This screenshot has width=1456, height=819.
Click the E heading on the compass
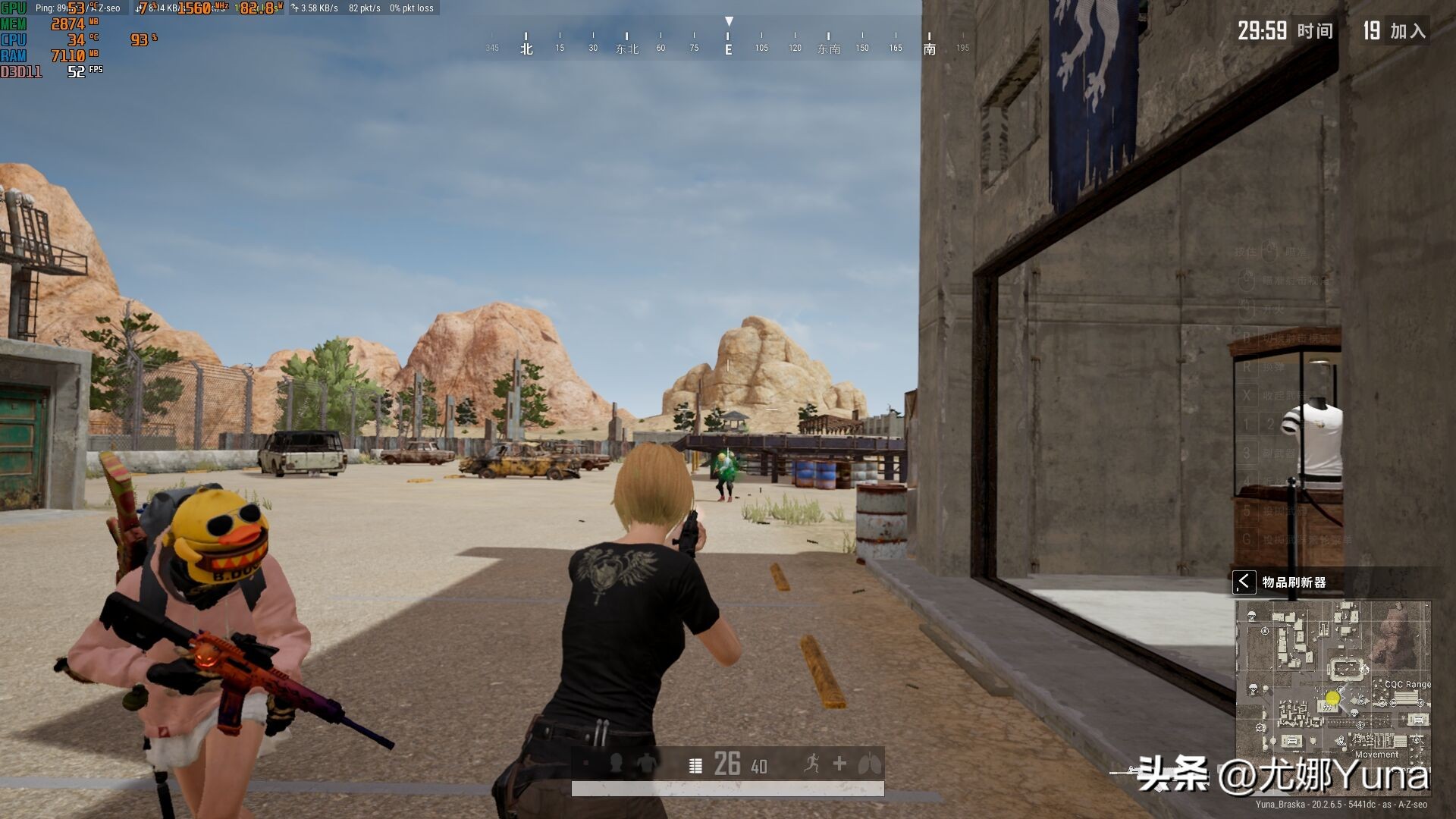pyautogui.click(x=728, y=49)
